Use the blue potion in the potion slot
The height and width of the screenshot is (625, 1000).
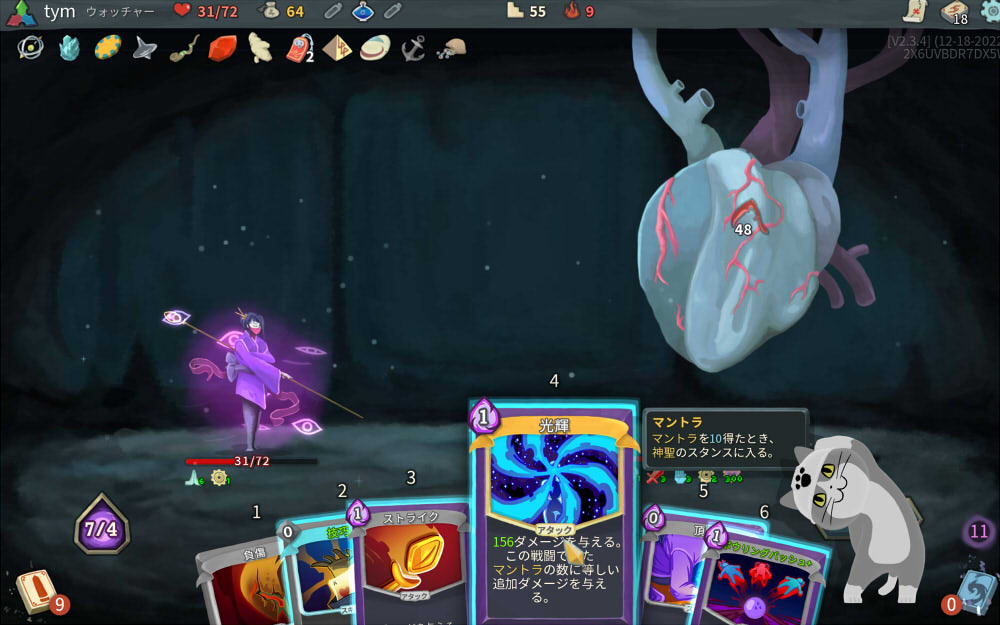coord(362,11)
